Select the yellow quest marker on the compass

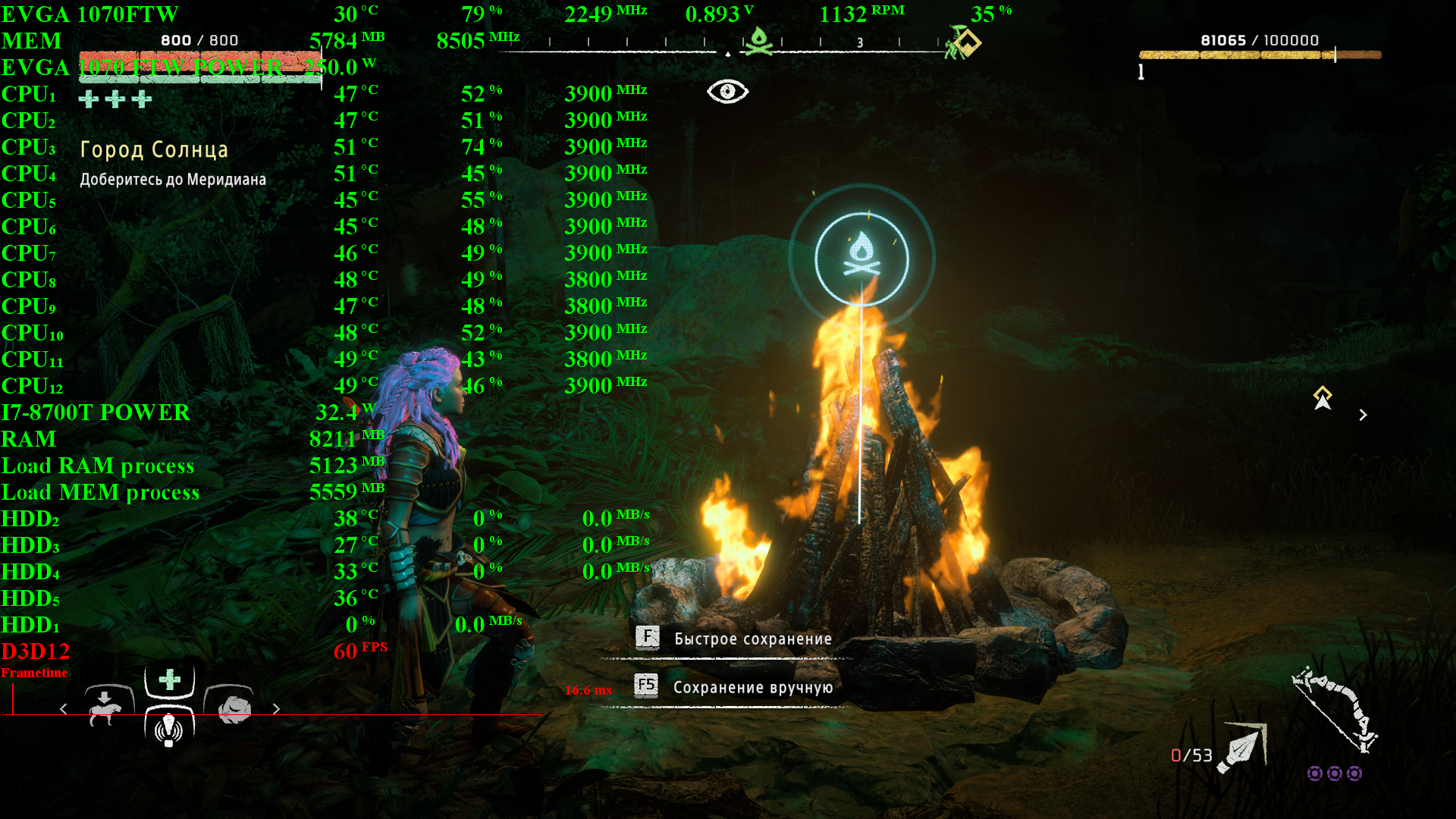tap(965, 42)
